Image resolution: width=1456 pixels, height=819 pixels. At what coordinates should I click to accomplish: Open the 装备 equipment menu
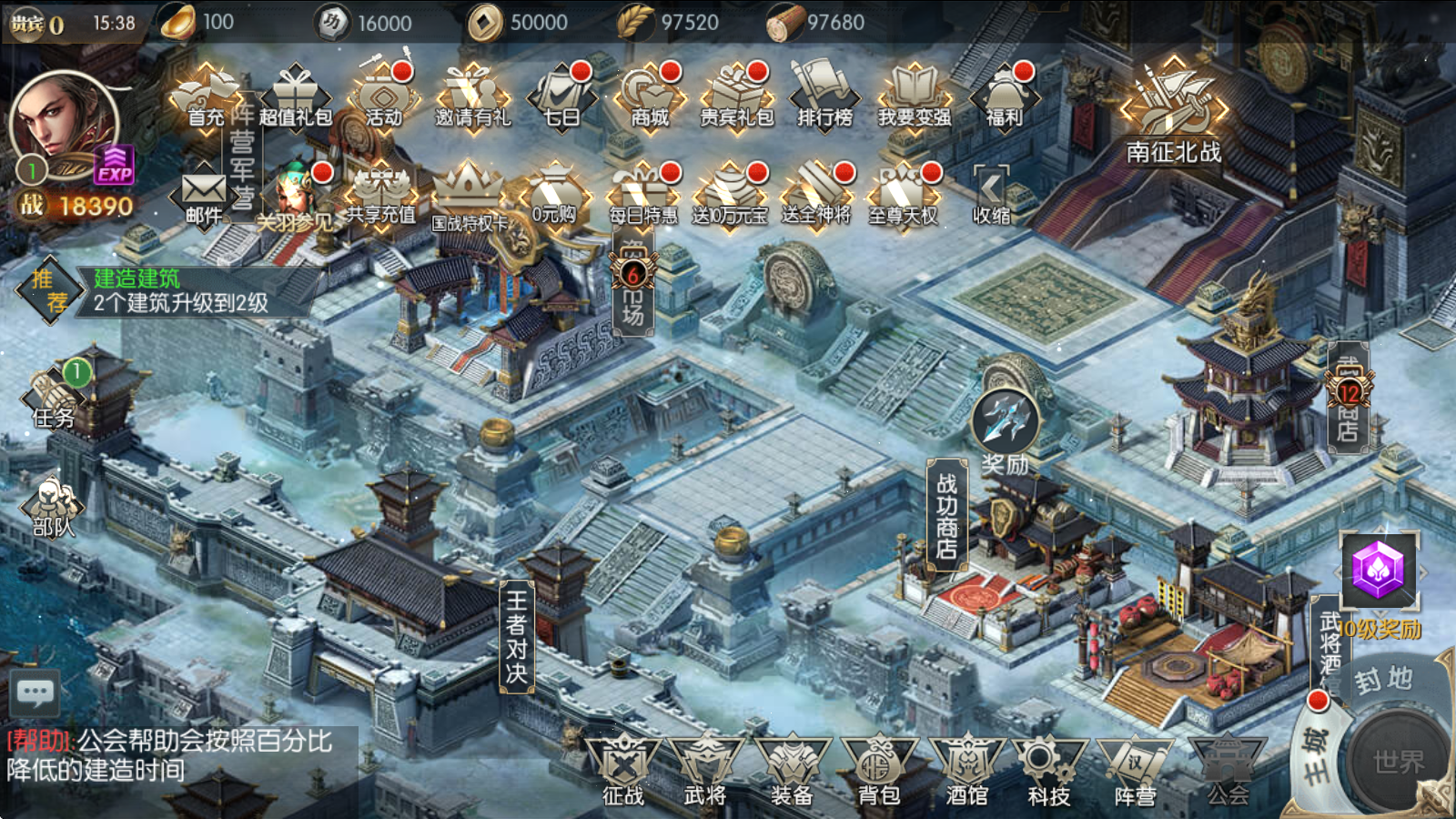pyautogui.click(x=792, y=770)
